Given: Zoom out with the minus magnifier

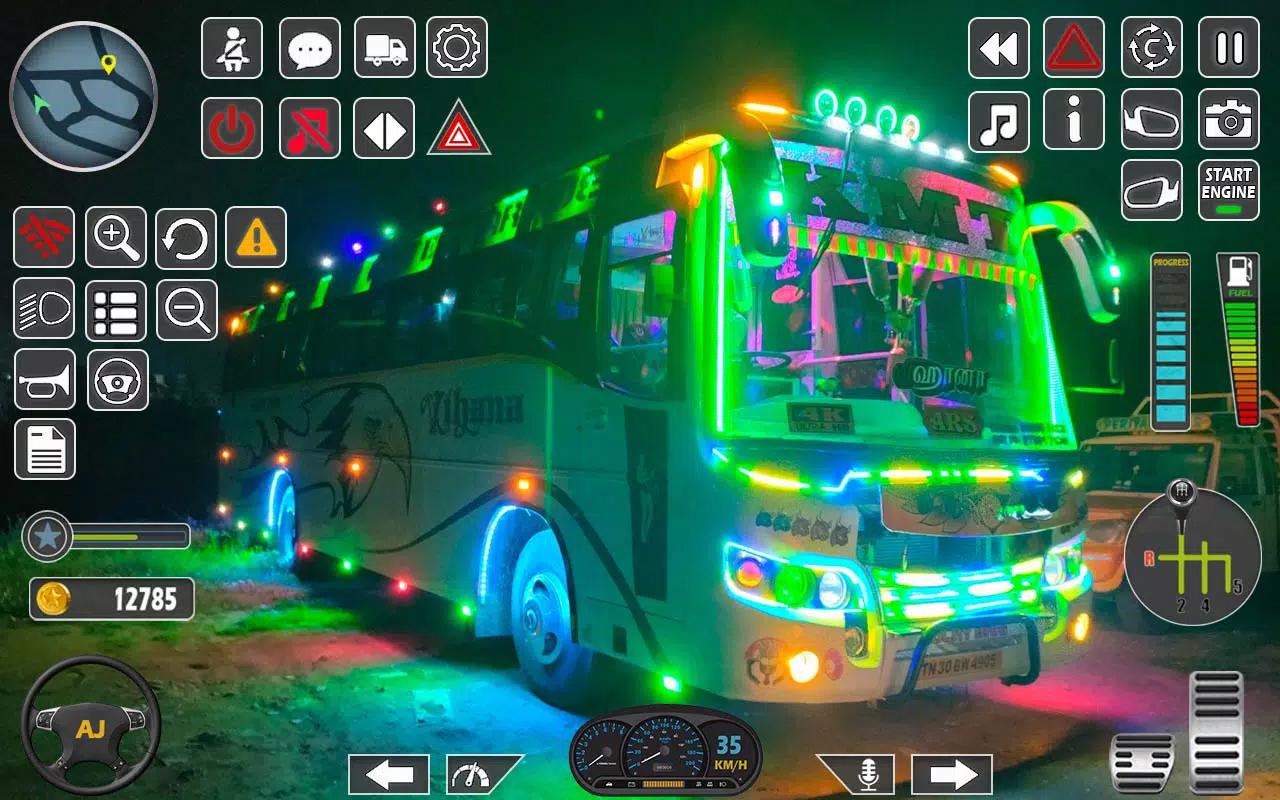Looking at the screenshot, I should [x=187, y=310].
